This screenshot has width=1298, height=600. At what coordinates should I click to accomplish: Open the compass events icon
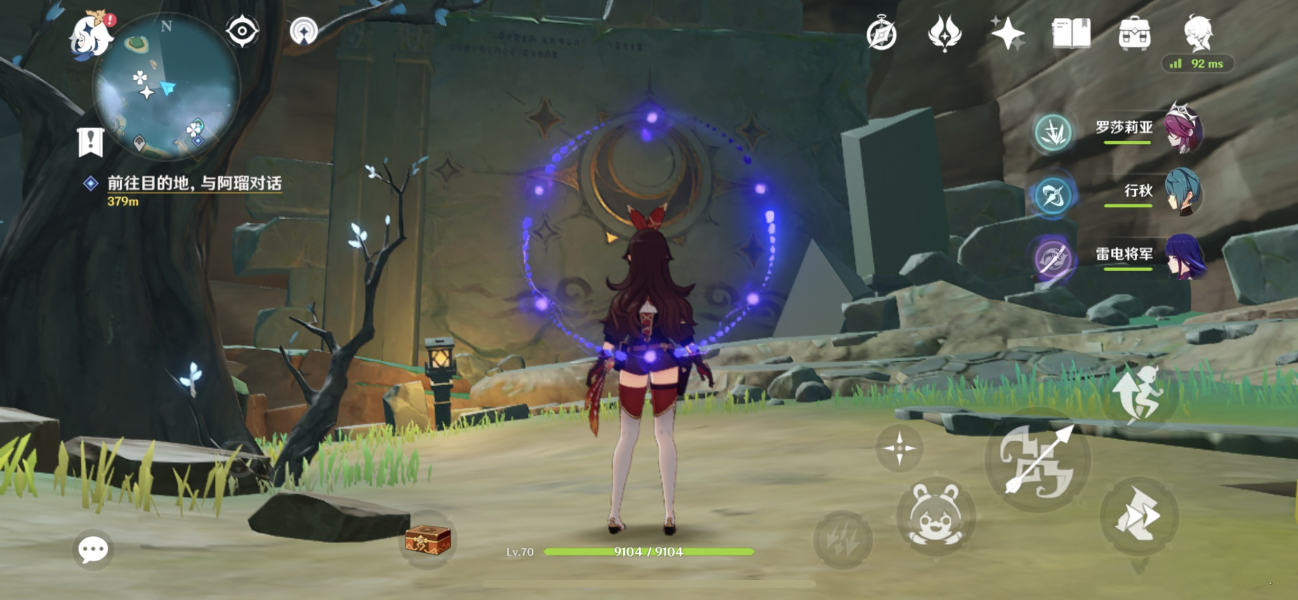881,34
